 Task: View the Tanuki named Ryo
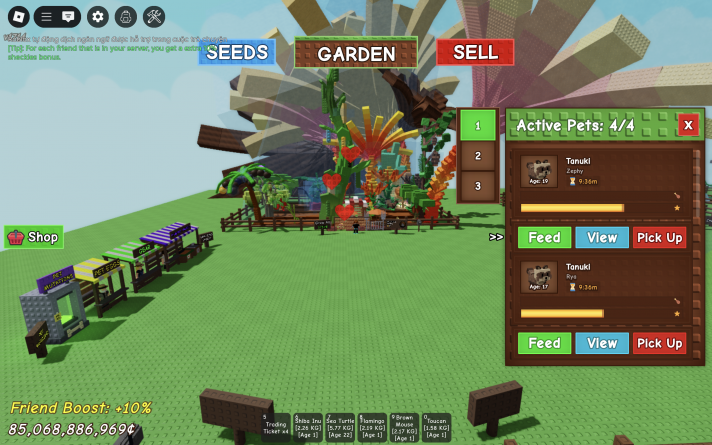(602, 343)
